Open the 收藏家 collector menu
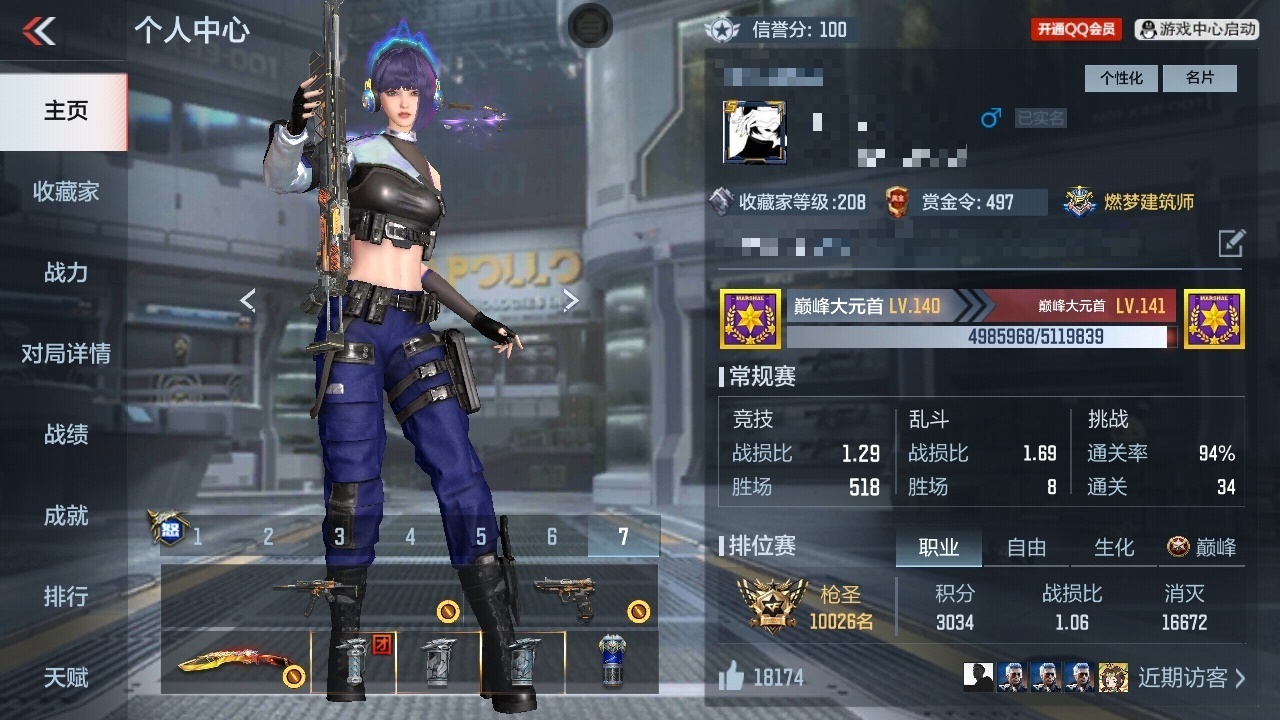The width and height of the screenshot is (1280, 720). (x=65, y=192)
